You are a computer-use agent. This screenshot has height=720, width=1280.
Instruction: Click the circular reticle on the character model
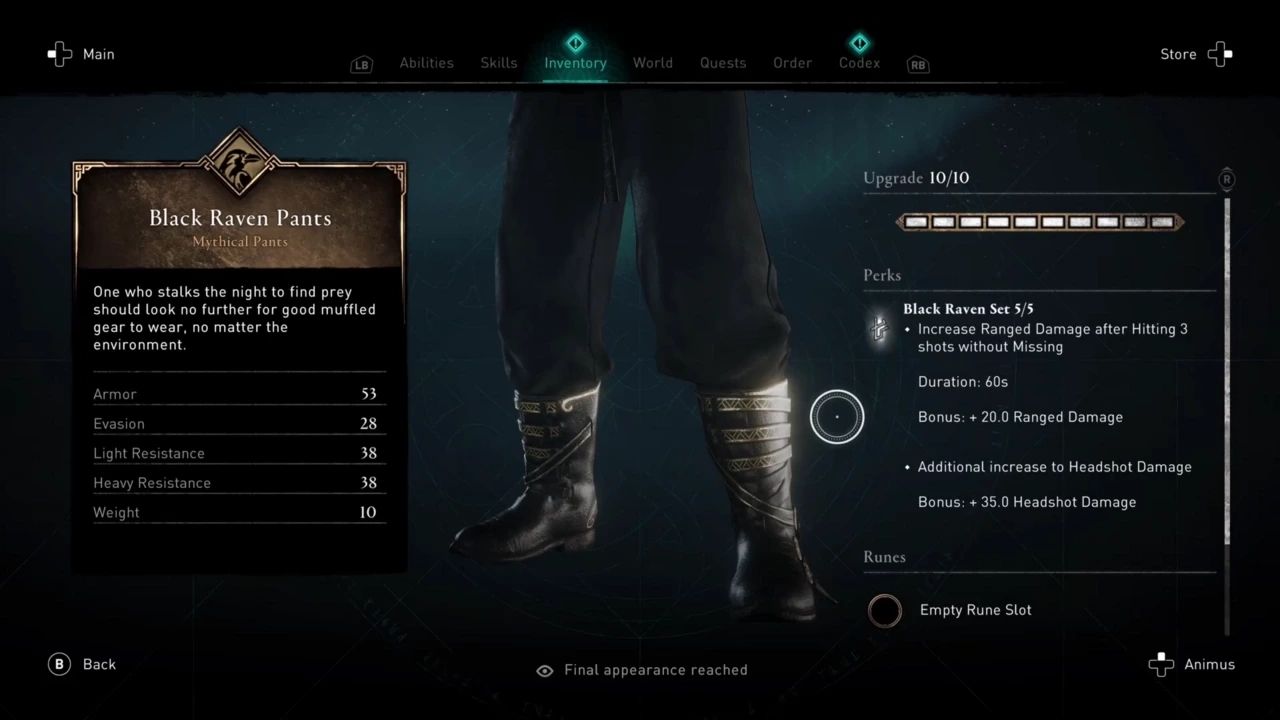click(x=836, y=416)
